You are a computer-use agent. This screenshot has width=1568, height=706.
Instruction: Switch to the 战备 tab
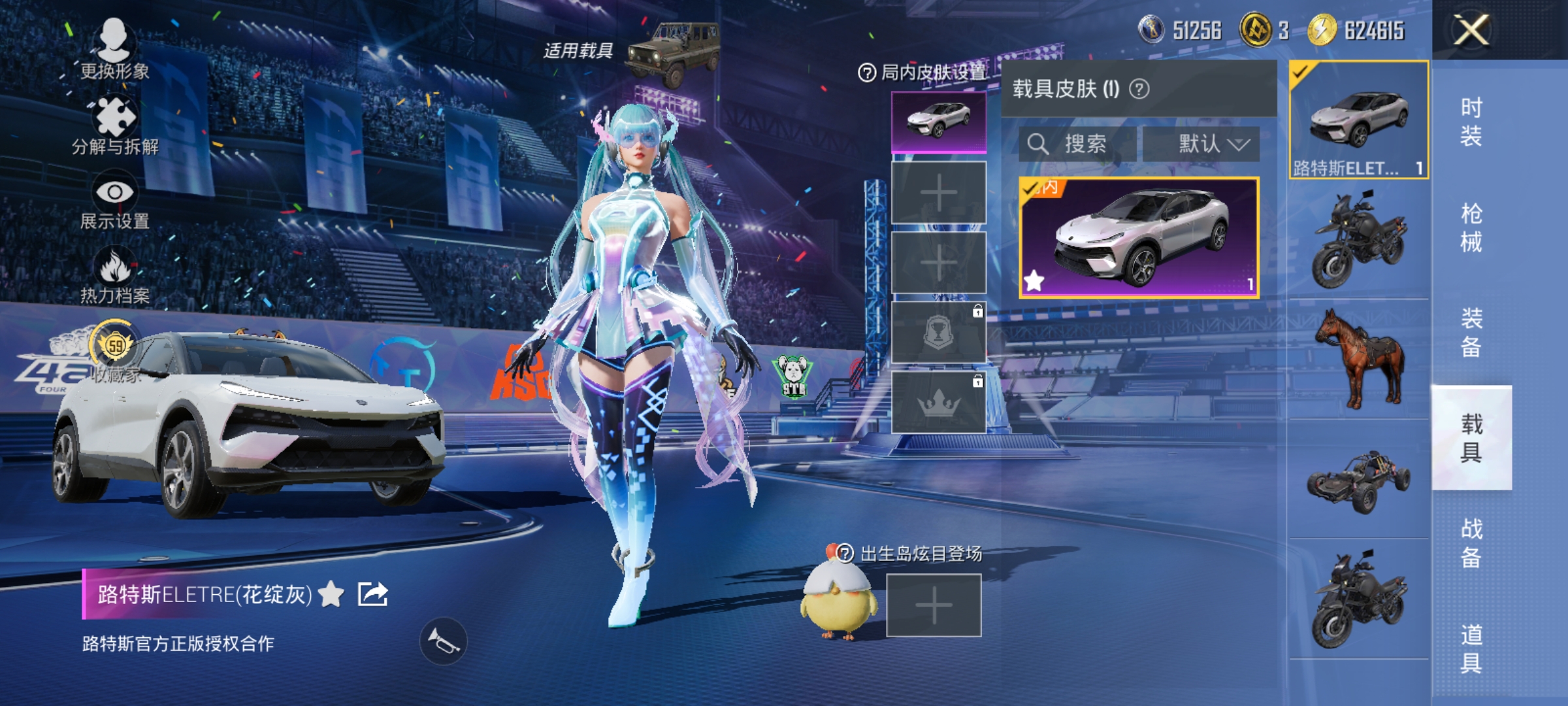[1471, 543]
